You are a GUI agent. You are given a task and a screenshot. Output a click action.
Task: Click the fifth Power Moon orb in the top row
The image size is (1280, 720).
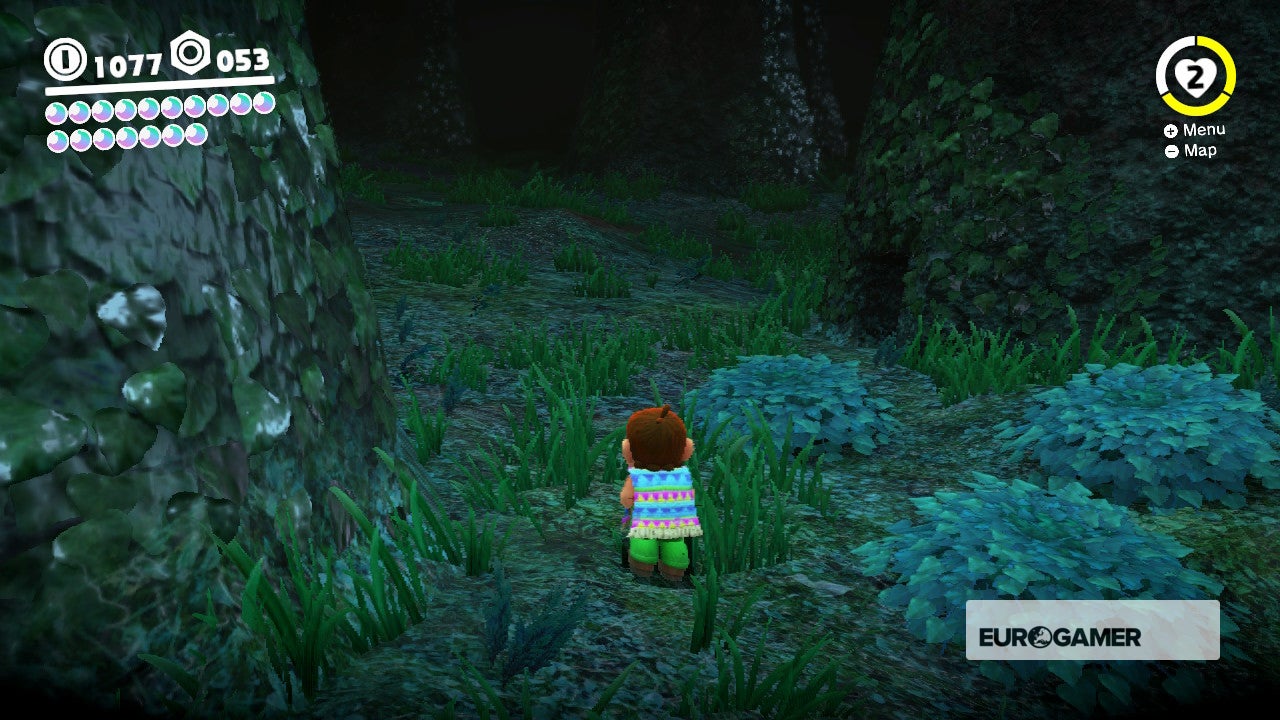tap(148, 108)
